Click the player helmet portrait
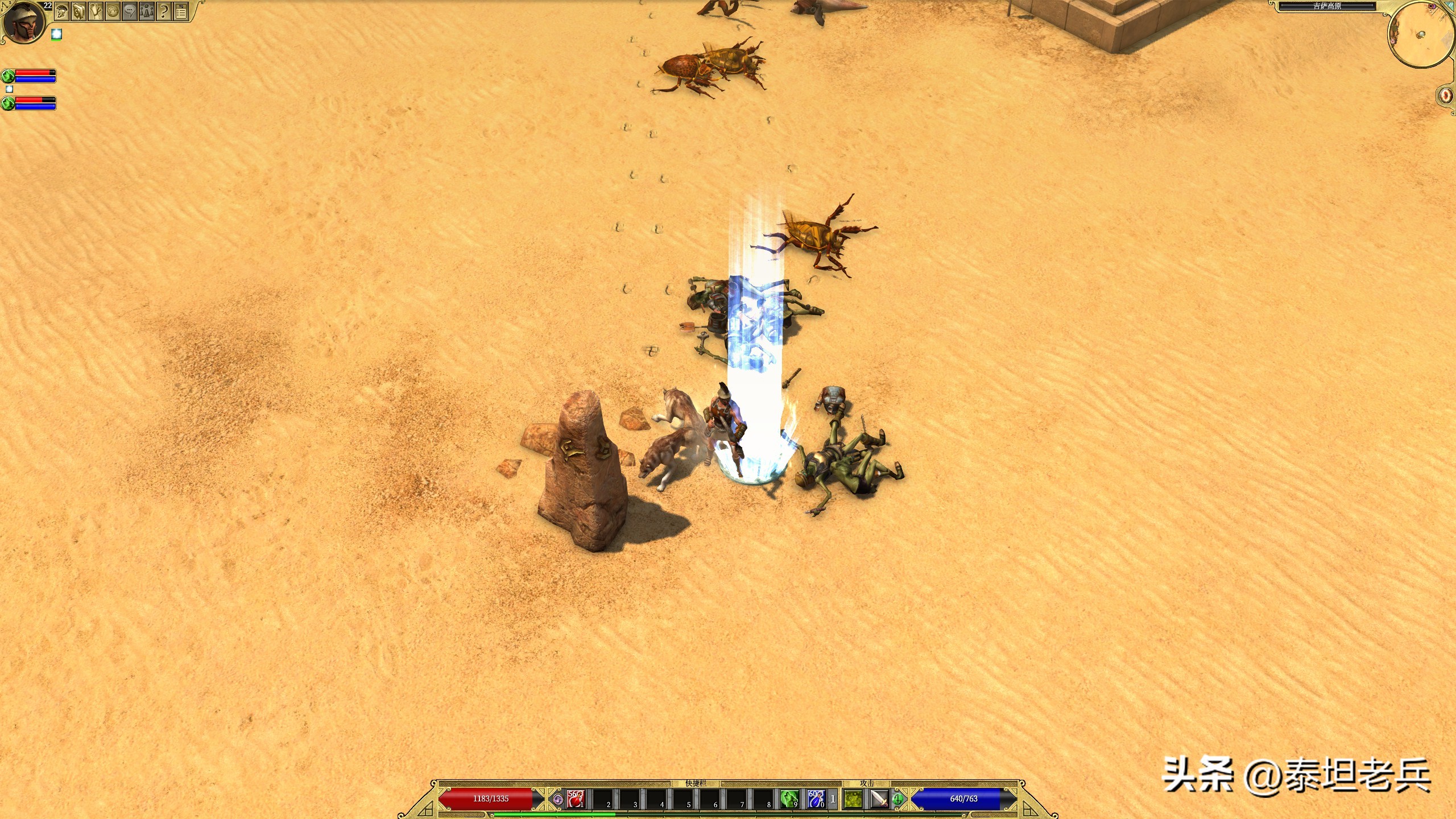Screen dimensions: 1456x819 point(24,23)
